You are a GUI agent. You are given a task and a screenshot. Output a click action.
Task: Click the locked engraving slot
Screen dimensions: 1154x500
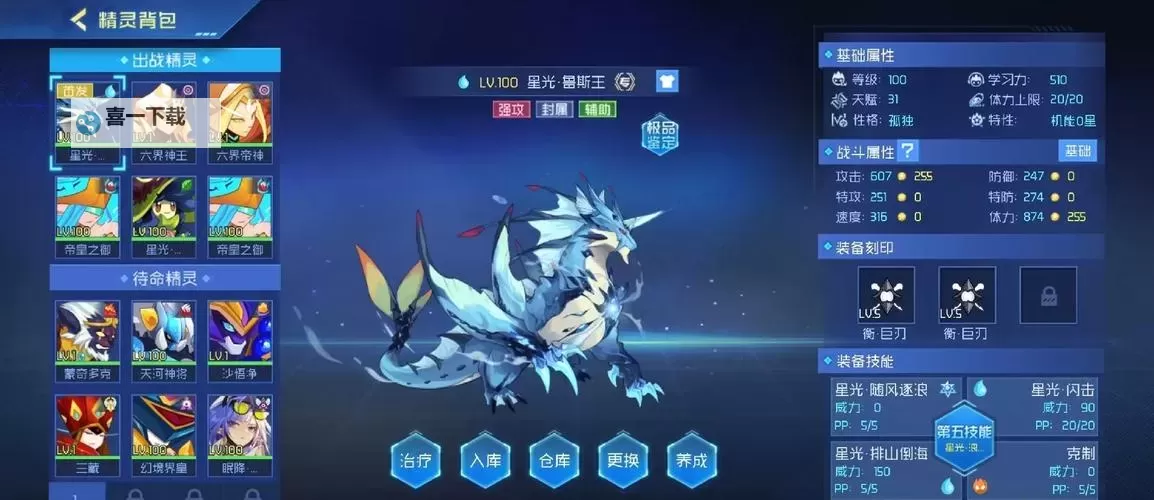coord(1048,295)
